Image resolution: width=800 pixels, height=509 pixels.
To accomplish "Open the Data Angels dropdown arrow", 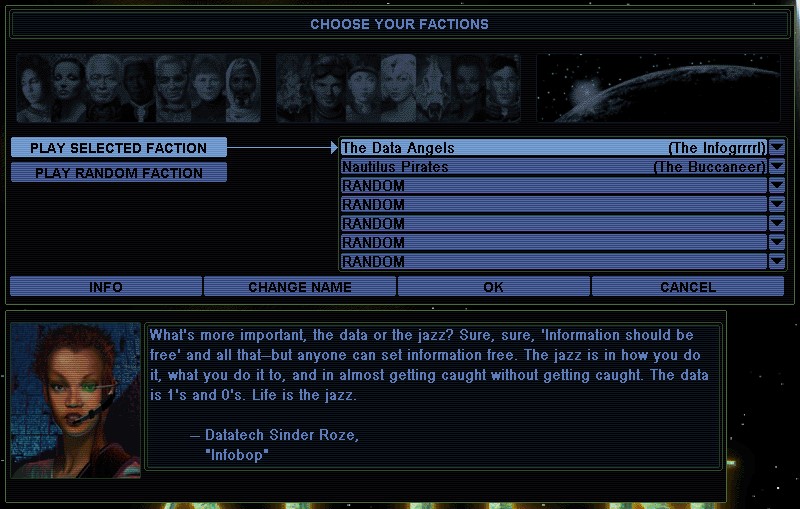I will [x=777, y=148].
